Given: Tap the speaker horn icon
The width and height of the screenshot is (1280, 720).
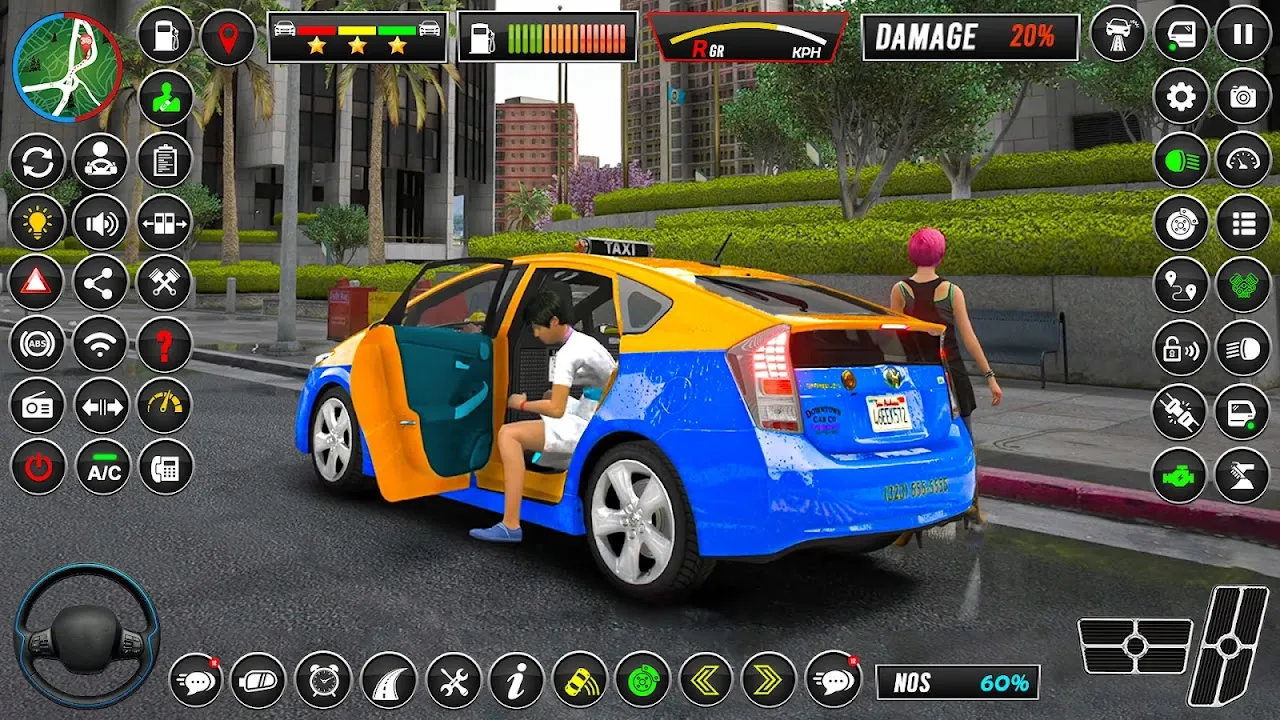Looking at the screenshot, I should point(102,223).
